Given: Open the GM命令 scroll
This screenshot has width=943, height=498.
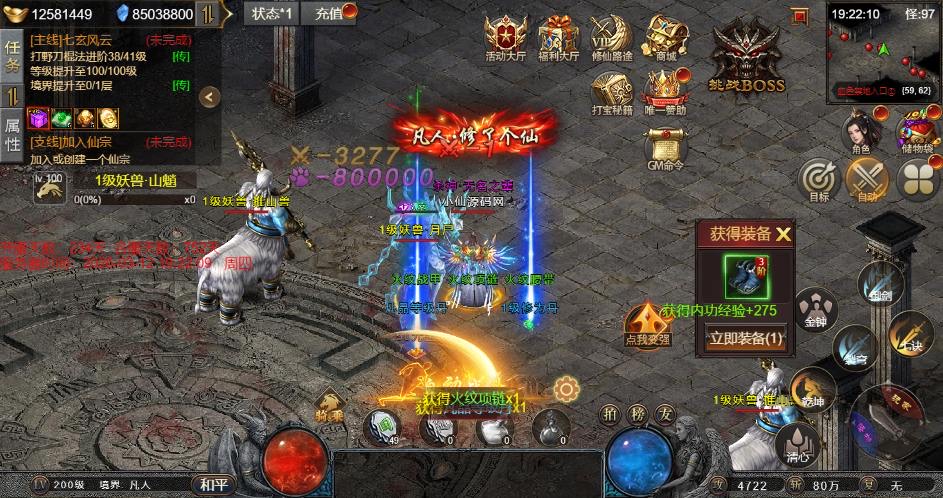Looking at the screenshot, I should (x=664, y=146).
